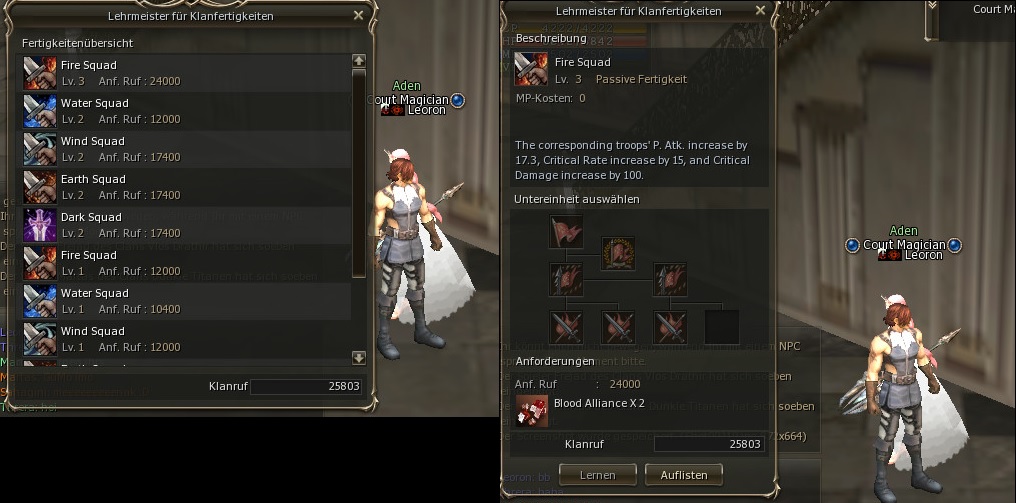The height and width of the screenshot is (503, 1016).
Task: Click the skill list's scroll-down arrow
Action: tap(359, 357)
